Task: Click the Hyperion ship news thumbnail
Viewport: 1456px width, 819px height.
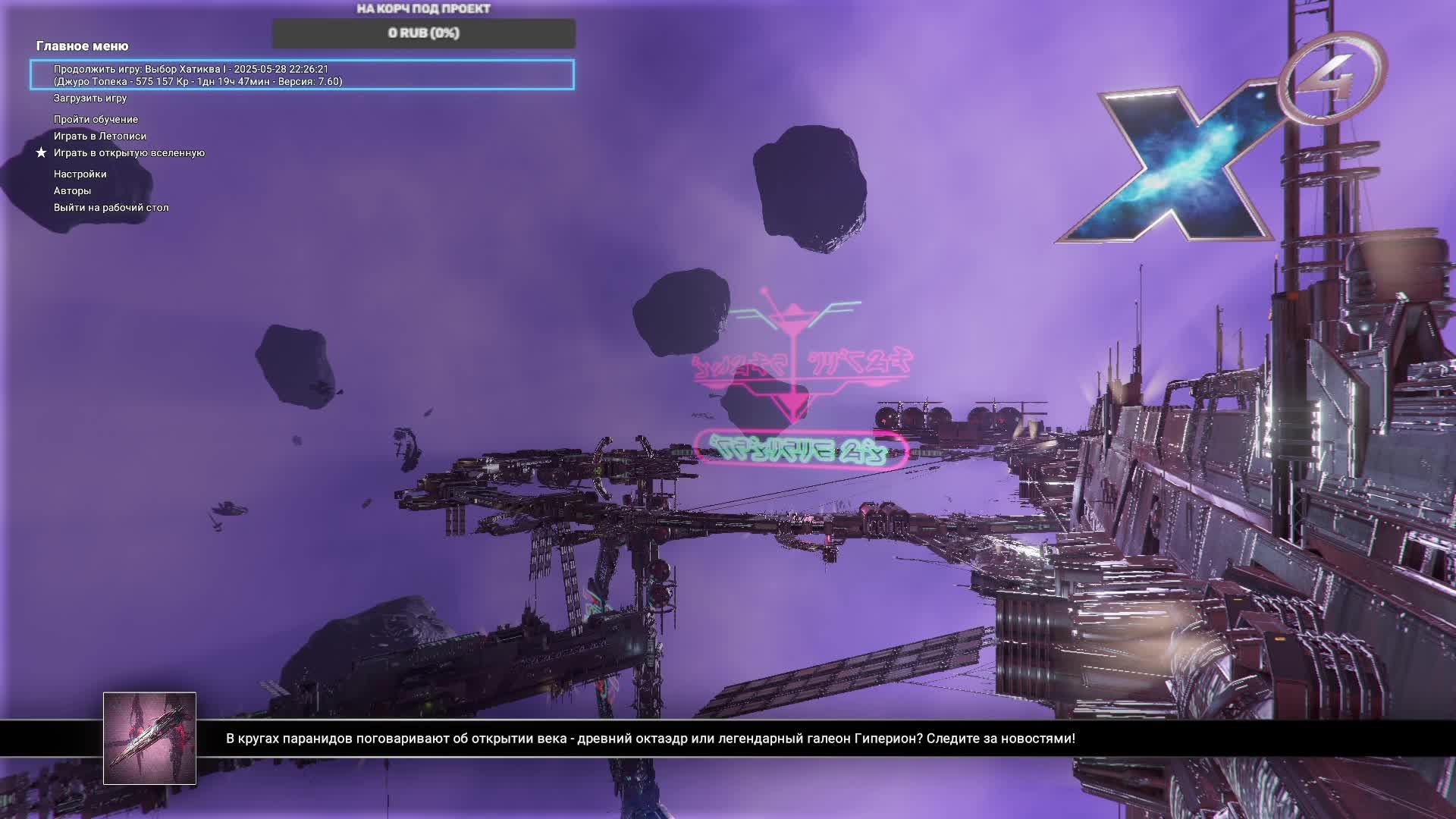Action: pyautogui.click(x=149, y=738)
